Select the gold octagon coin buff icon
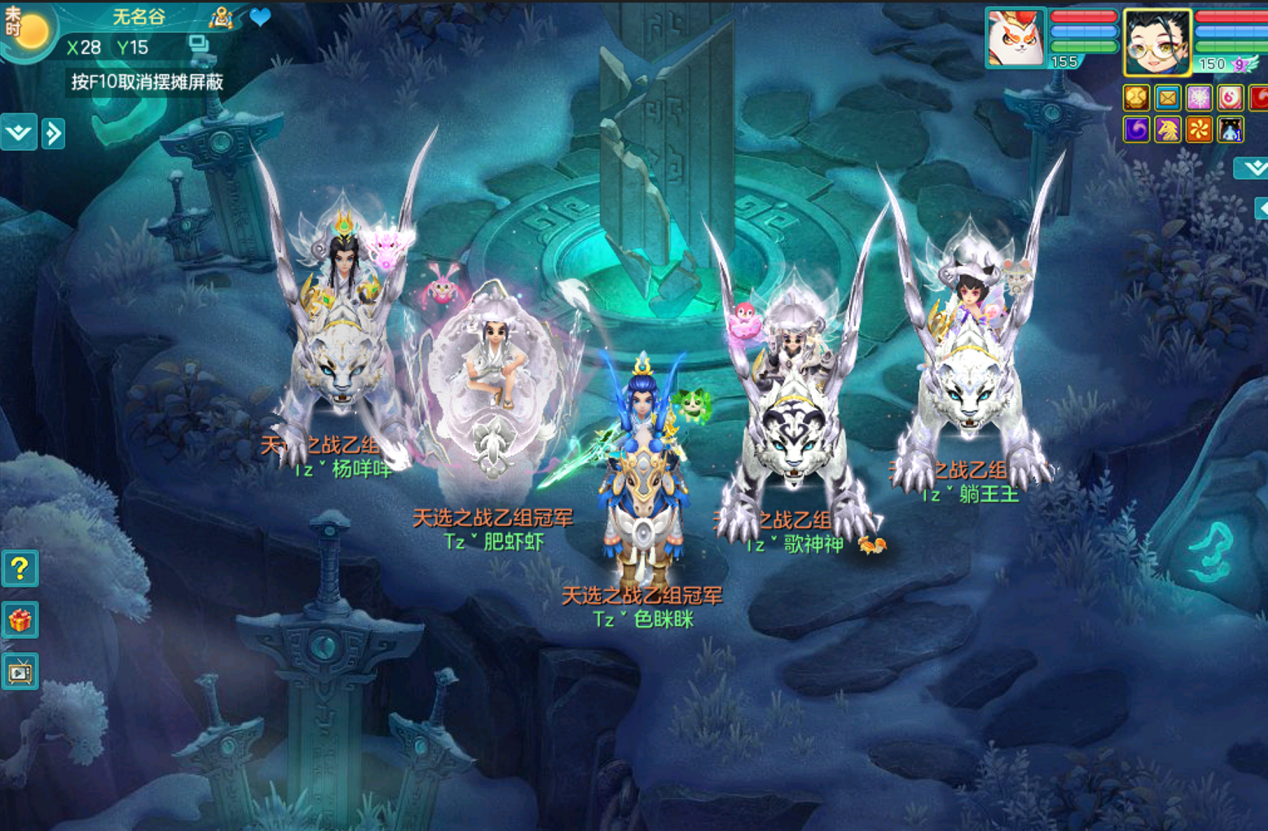The image size is (1268, 831). 1136,97
